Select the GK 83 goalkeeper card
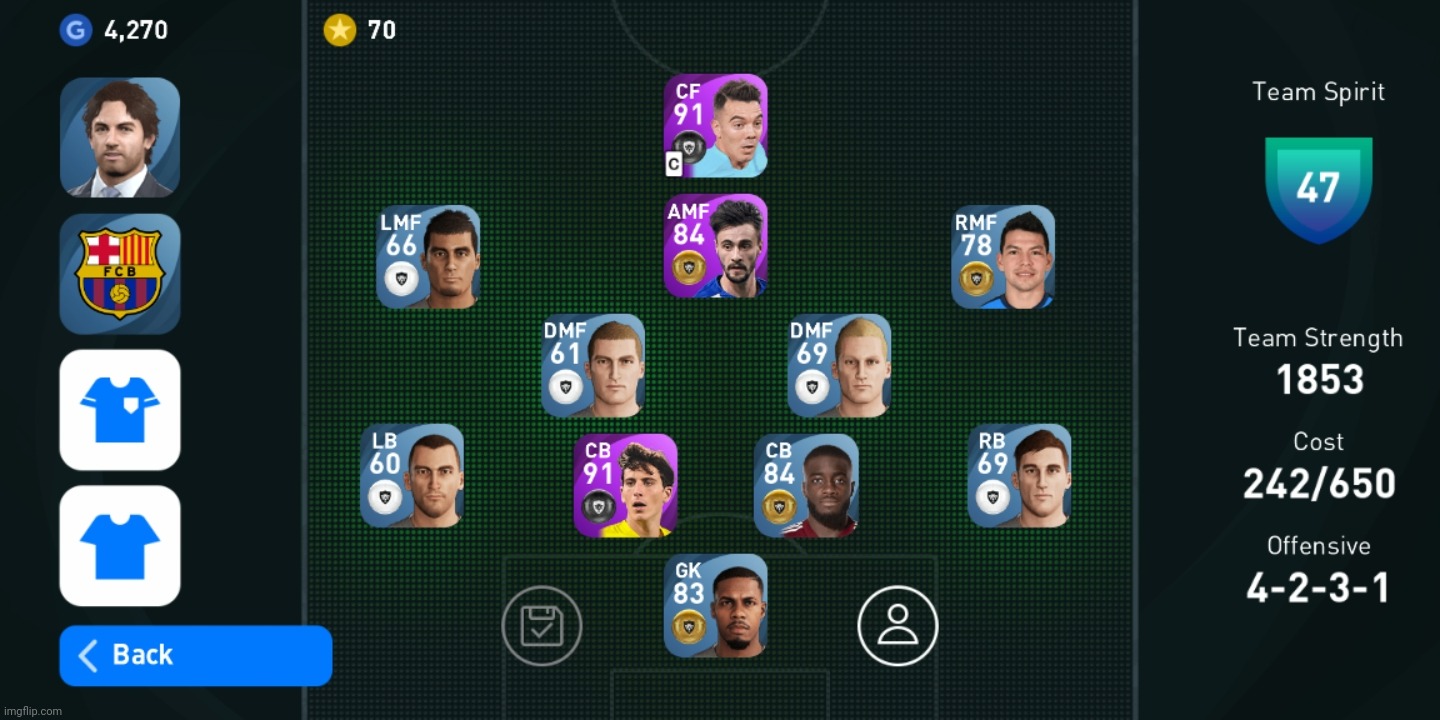Screen dimensions: 1440x720 coord(716,605)
